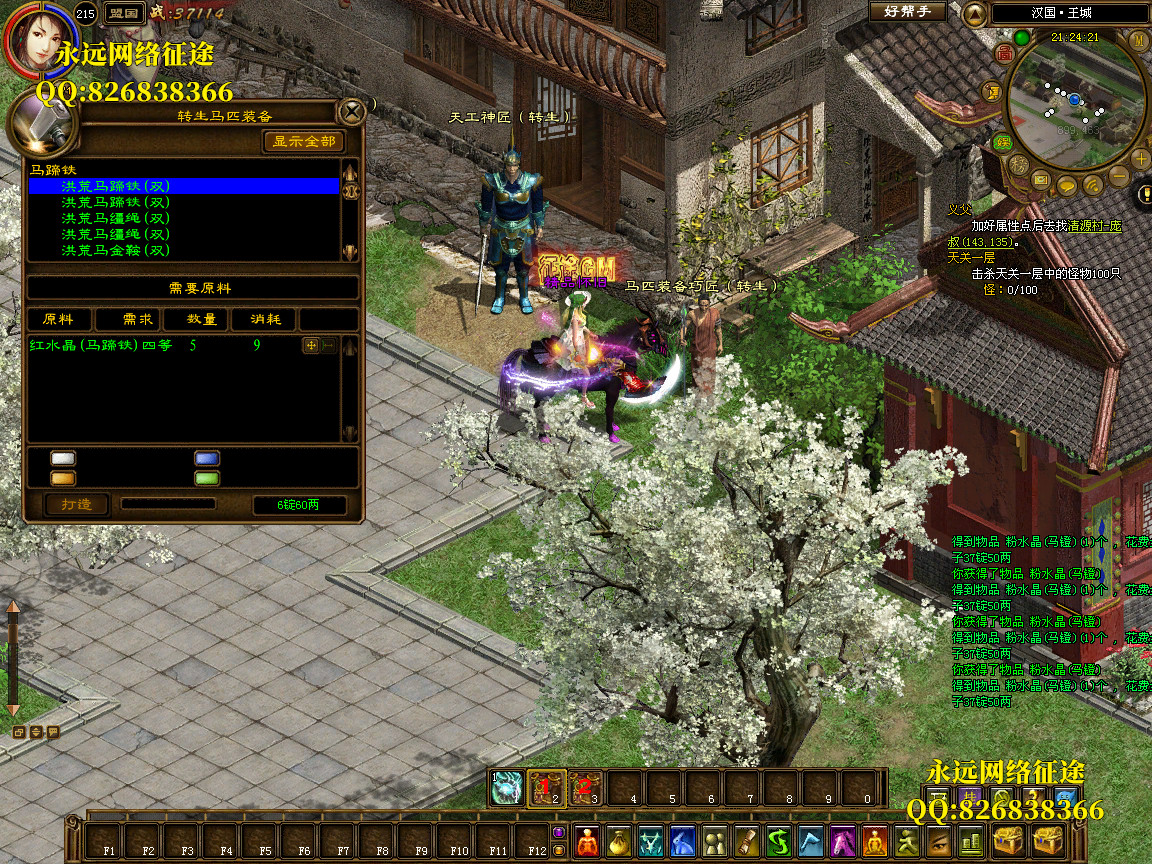Image resolution: width=1152 pixels, height=864 pixels.
Task: Open the mail envelope icon by minimap
Action: [1041, 180]
